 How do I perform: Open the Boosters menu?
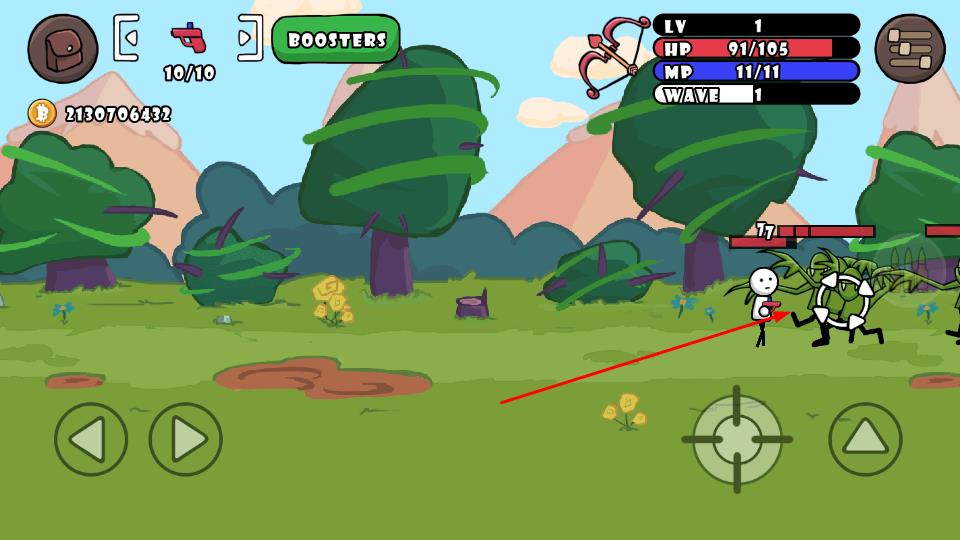coord(336,40)
